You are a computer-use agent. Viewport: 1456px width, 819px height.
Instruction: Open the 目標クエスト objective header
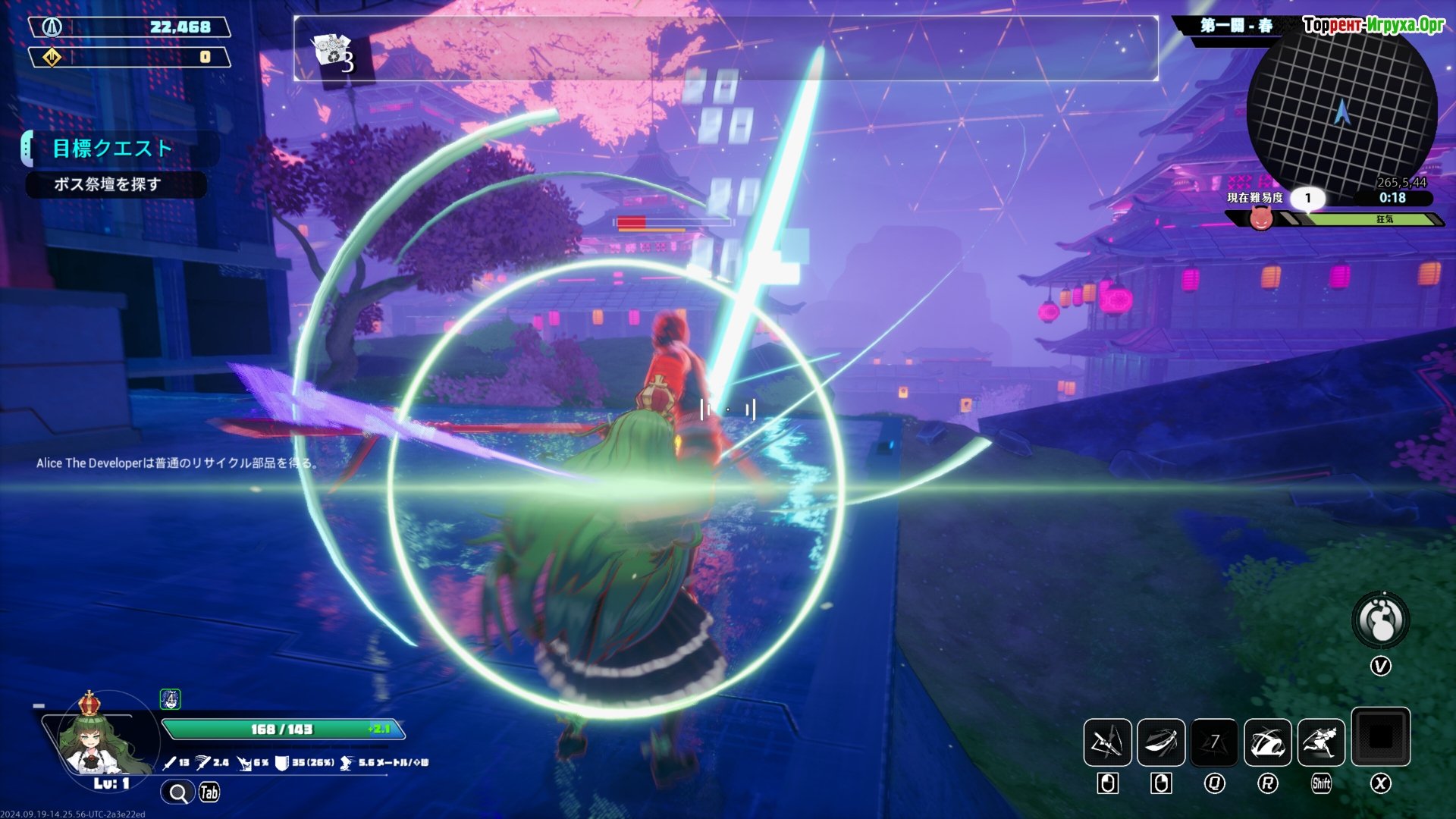112,148
